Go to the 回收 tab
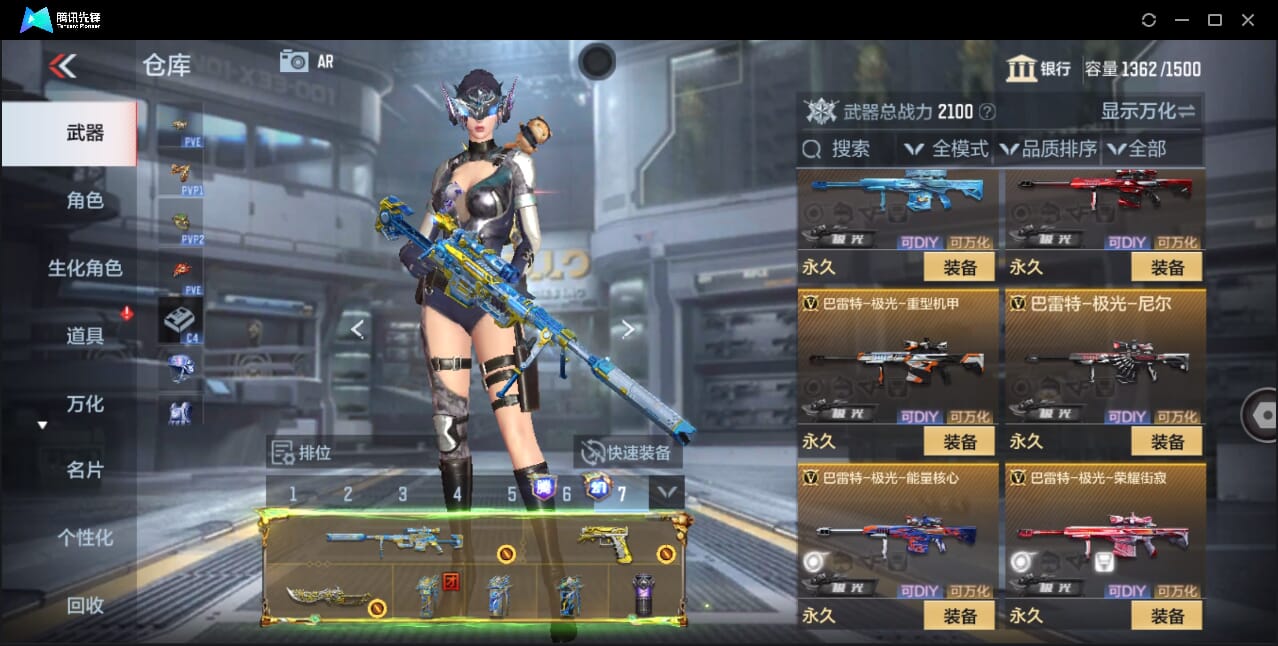1278x646 pixels. click(x=85, y=605)
